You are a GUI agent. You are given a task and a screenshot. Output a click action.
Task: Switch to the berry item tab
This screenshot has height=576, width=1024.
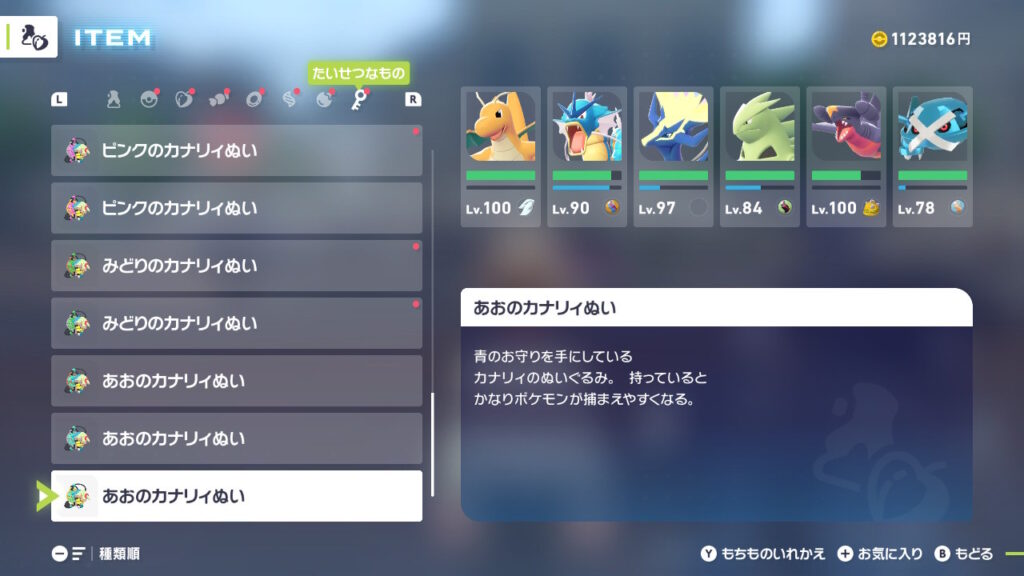click(x=183, y=99)
